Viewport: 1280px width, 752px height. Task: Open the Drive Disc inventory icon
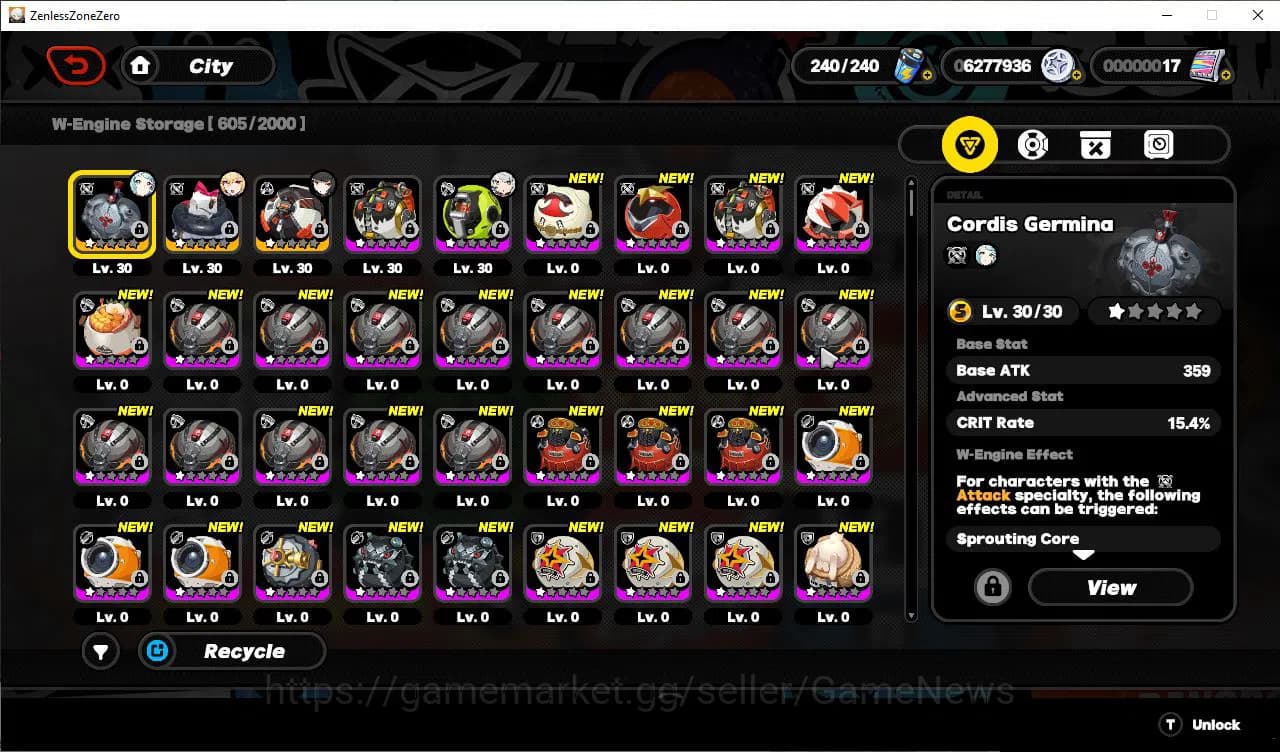[x=1033, y=145]
